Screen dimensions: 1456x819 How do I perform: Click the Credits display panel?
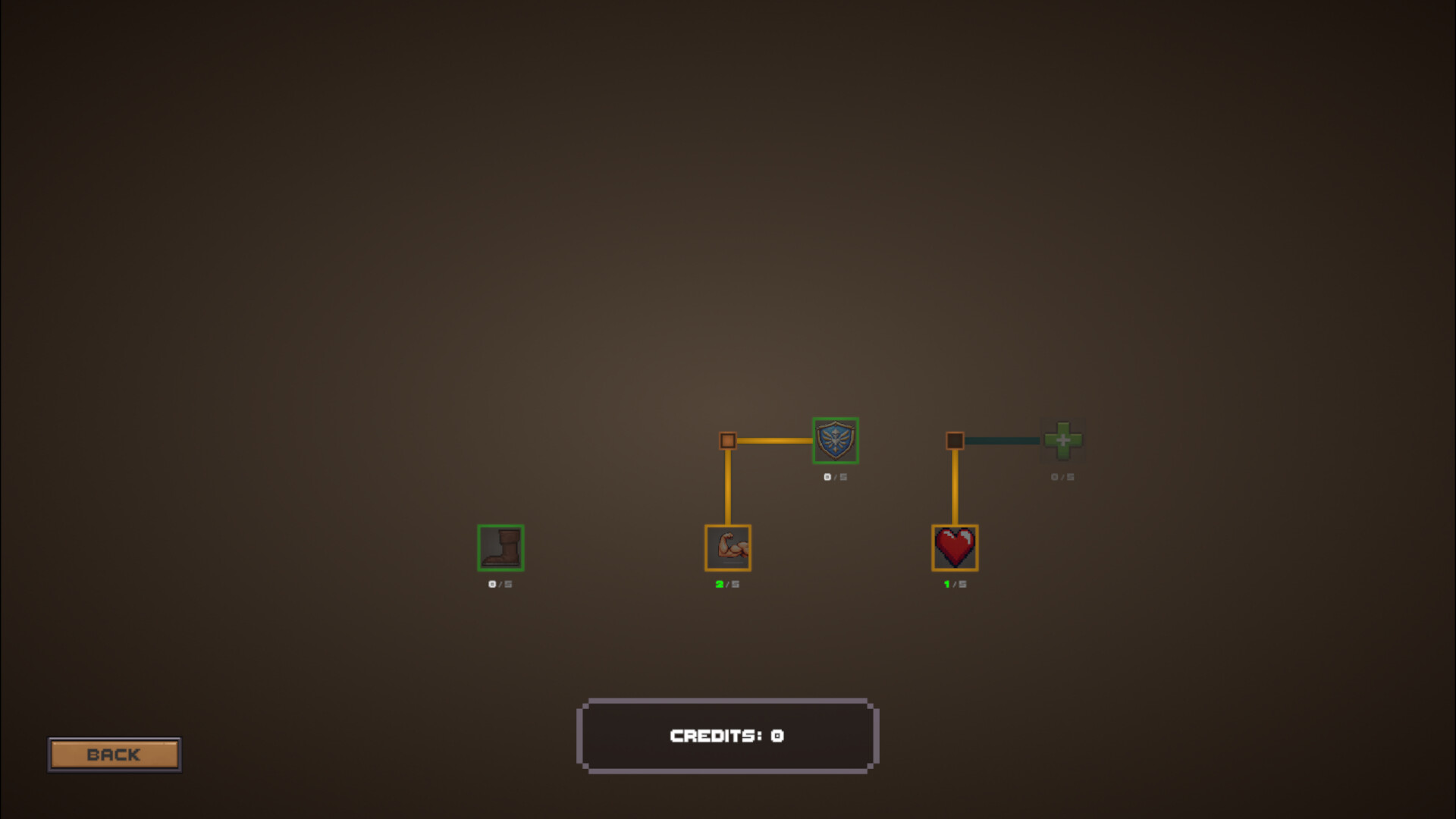tap(727, 735)
